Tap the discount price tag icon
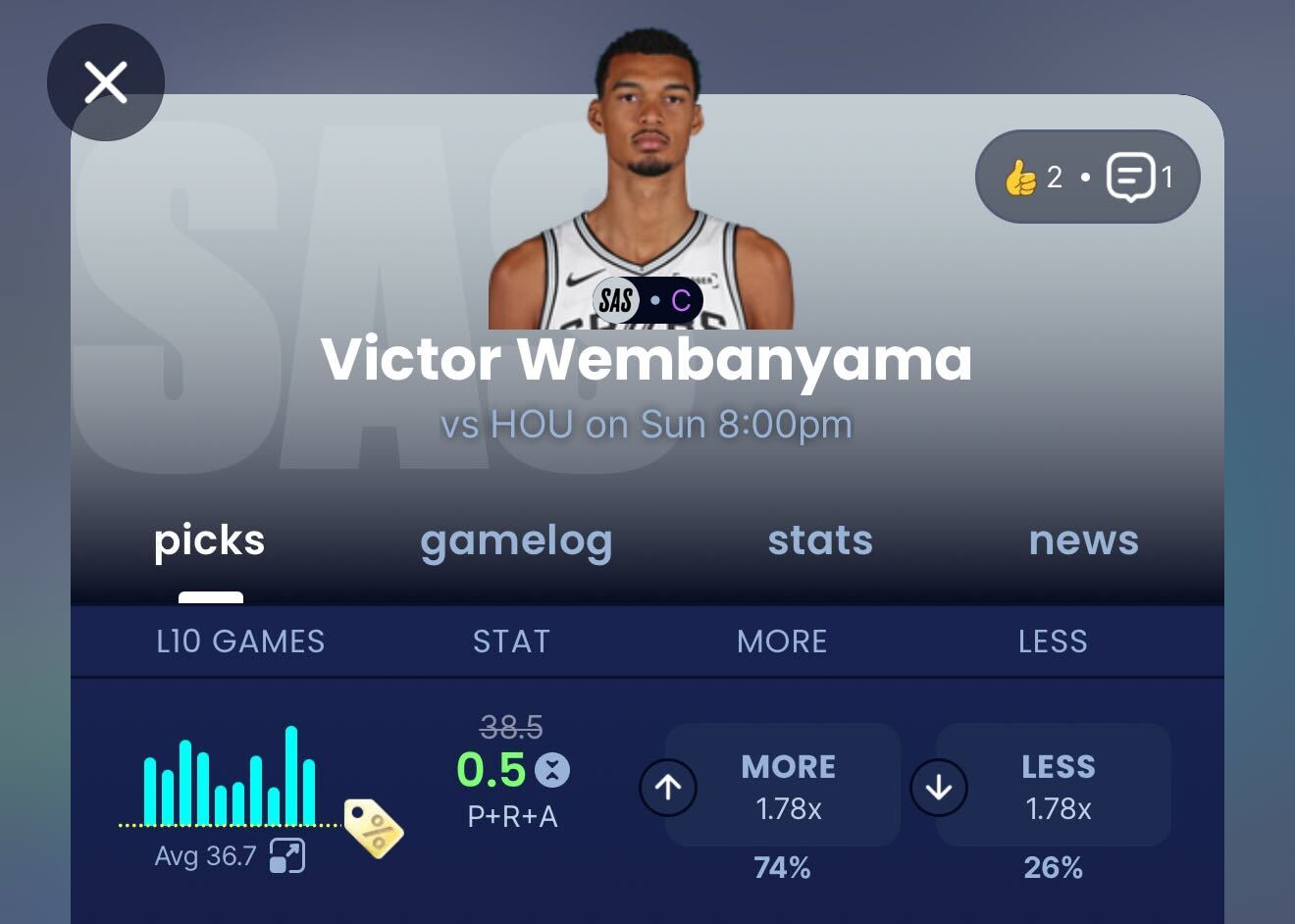 click(x=374, y=829)
